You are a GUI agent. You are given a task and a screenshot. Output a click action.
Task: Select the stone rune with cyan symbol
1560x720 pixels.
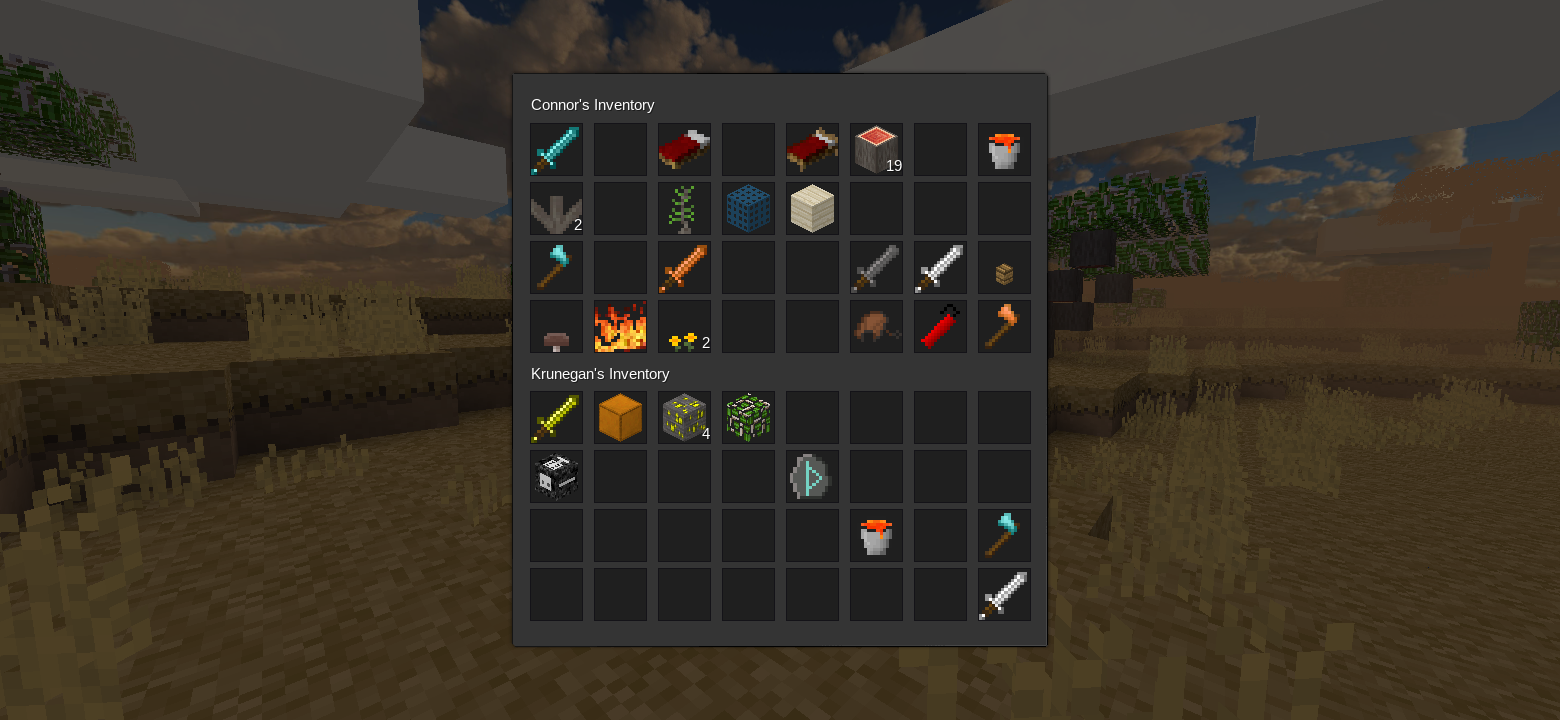pyautogui.click(x=812, y=477)
